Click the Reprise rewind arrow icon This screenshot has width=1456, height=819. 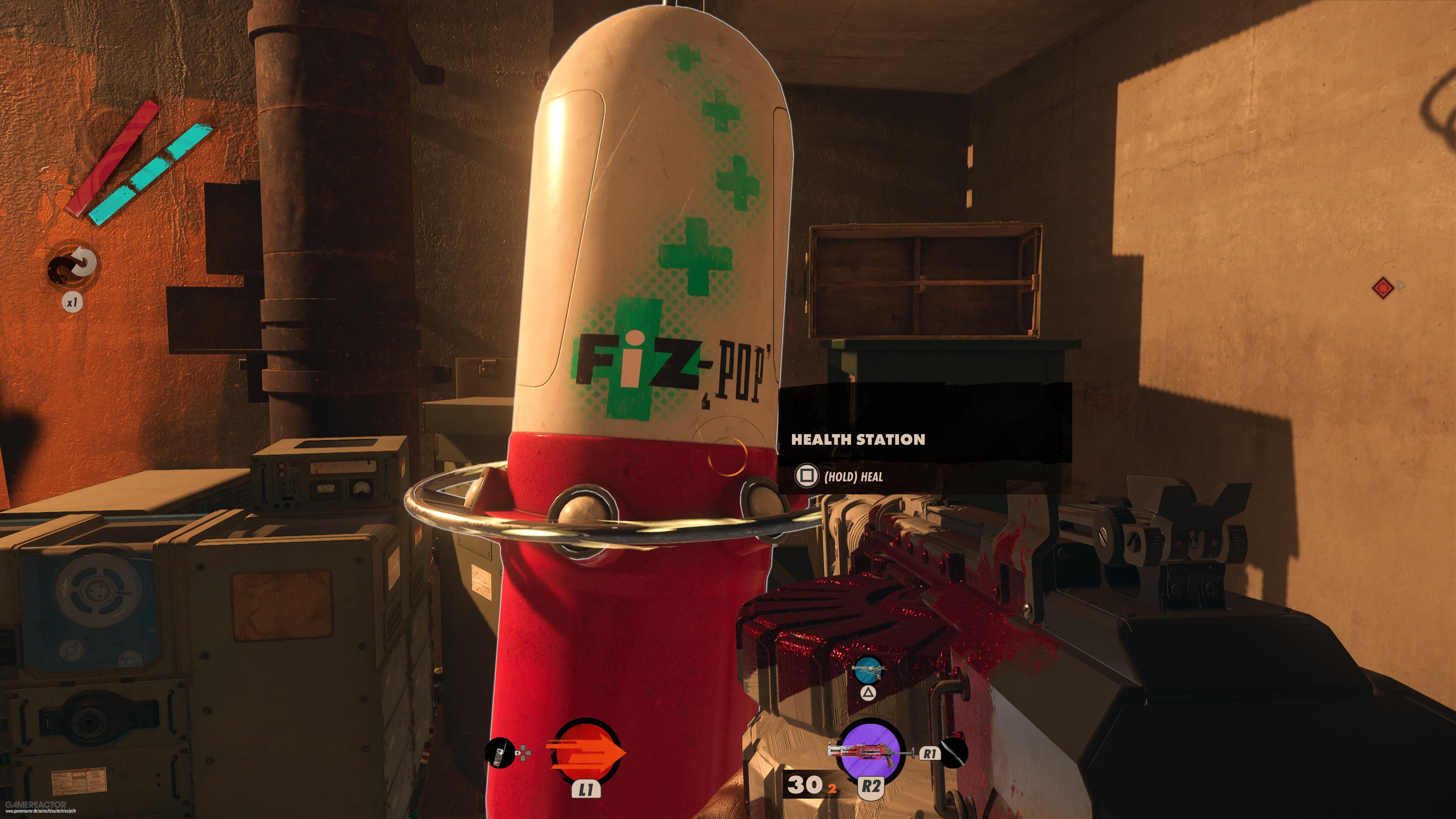pyautogui.click(x=72, y=266)
